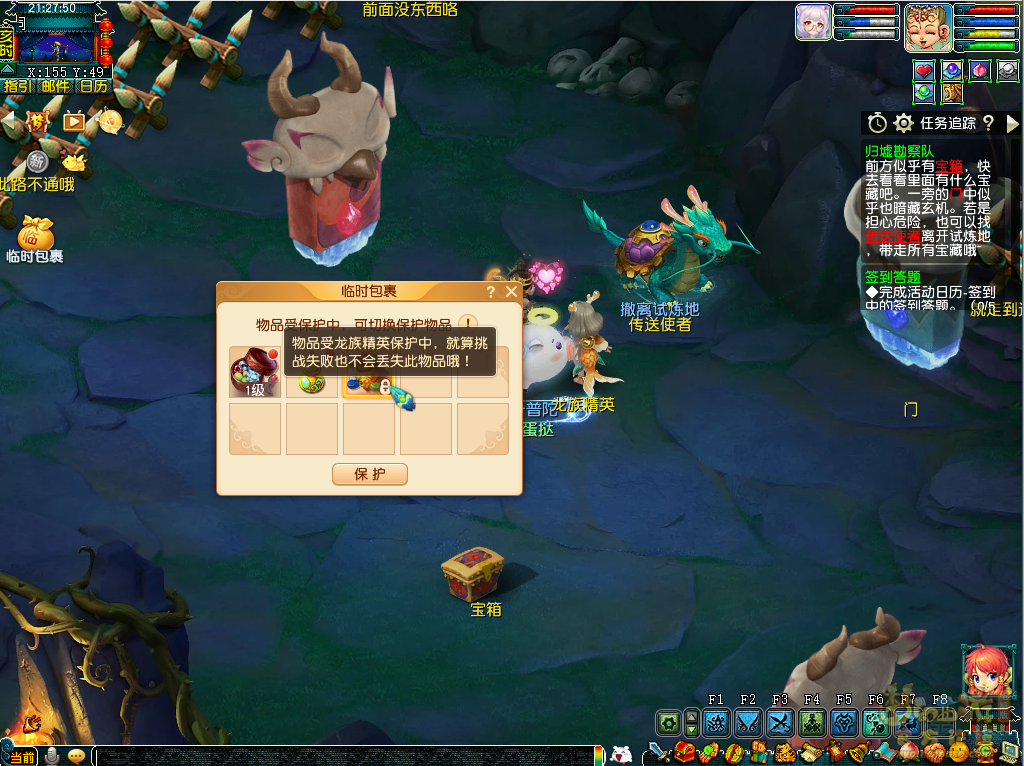Image resolution: width=1024 pixels, height=766 pixels.
Task: Open the 日历 calendar button
Action: [94, 86]
